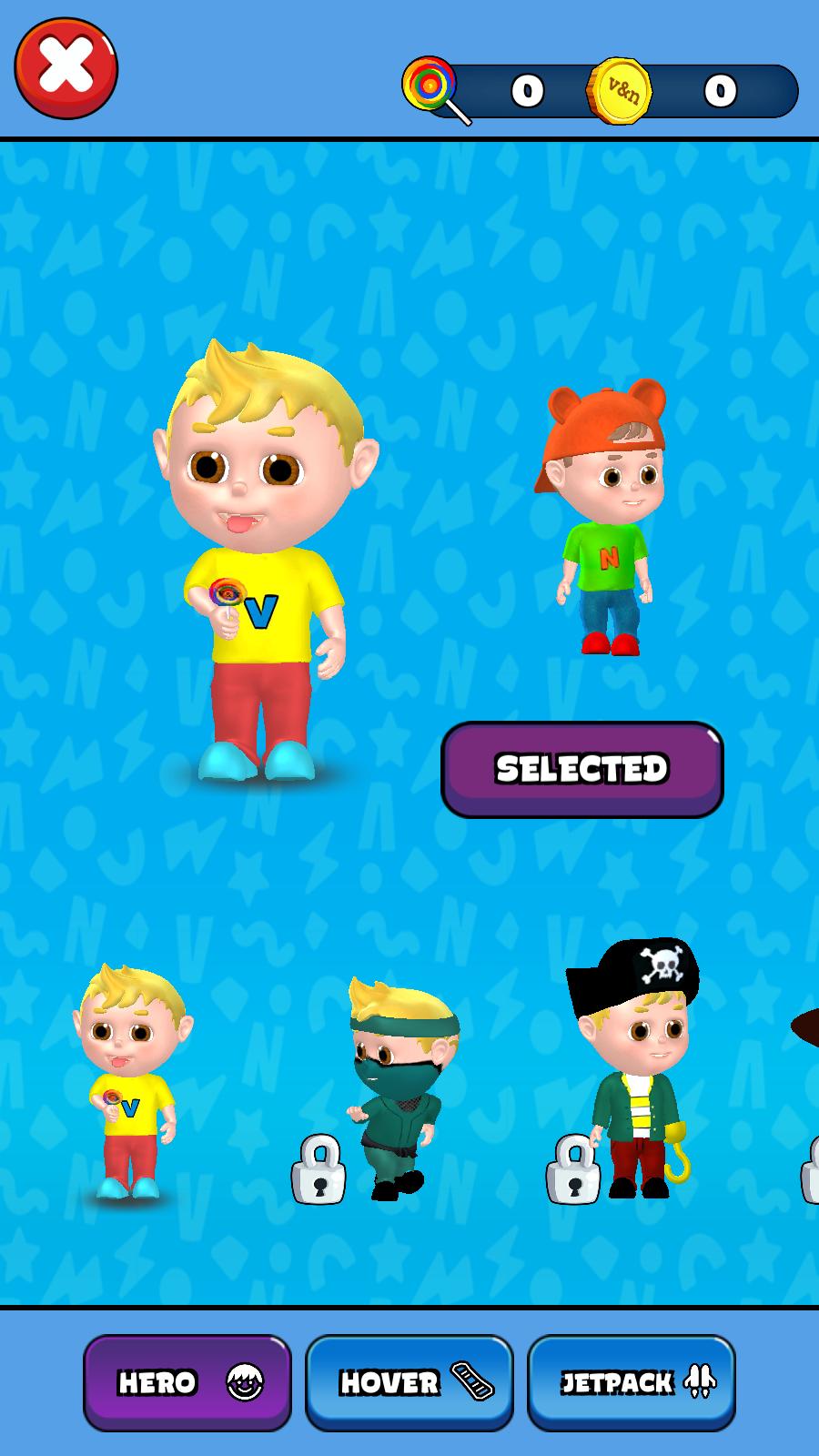Click the purple Selected button
This screenshot has width=819, height=1456.
(581, 769)
